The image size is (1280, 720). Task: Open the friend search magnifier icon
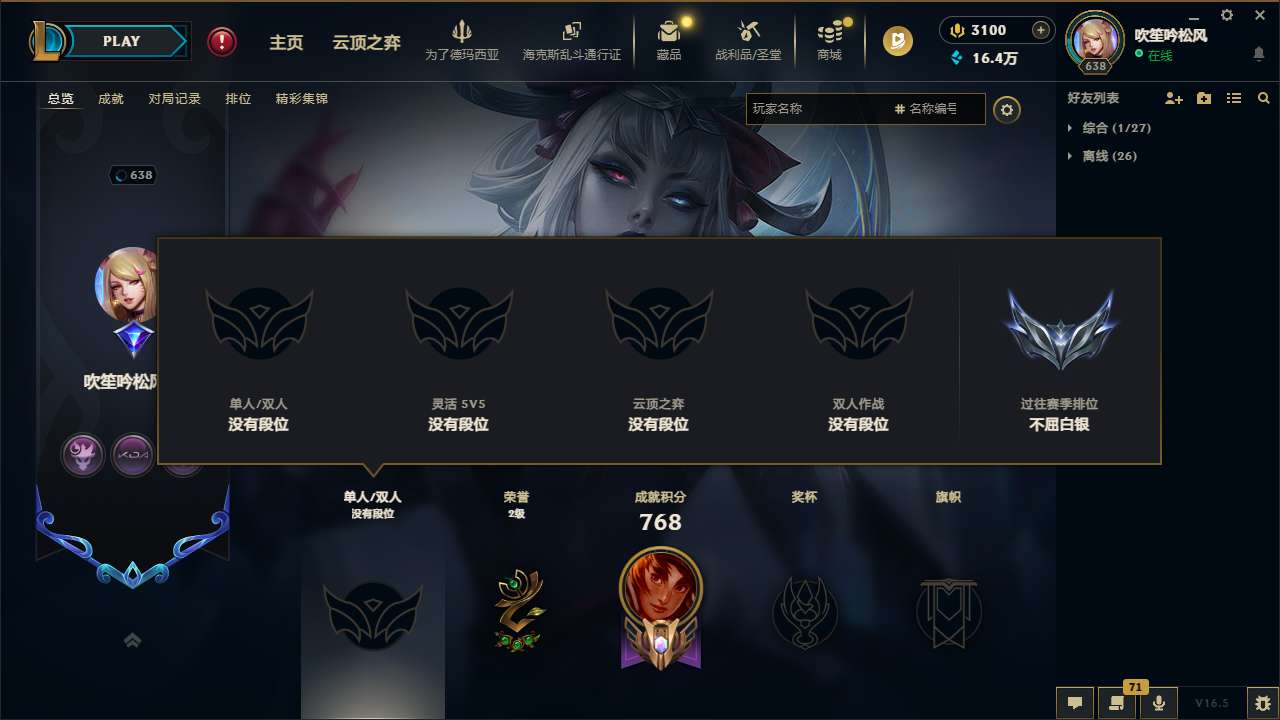(1263, 98)
